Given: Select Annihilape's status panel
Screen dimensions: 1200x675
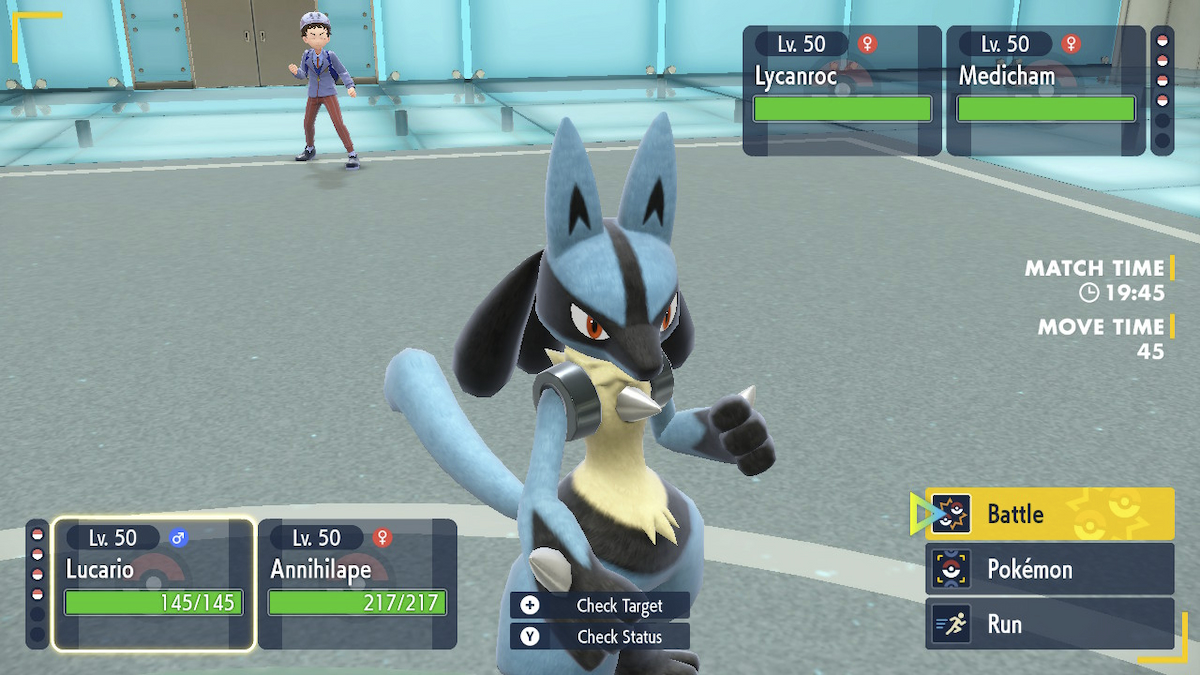Looking at the screenshot, I should click(x=357, y=584).
